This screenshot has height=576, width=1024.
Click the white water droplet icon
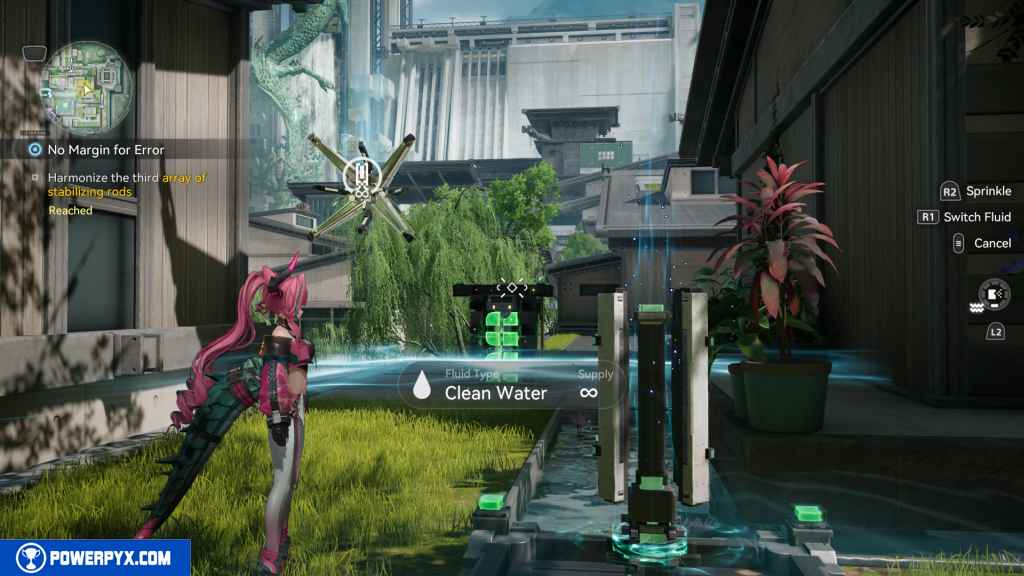point(423,385)
